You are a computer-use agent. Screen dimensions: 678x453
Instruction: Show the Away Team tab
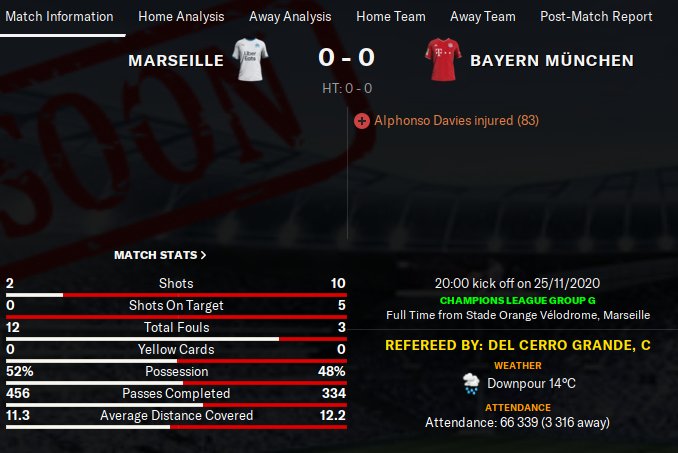point(483,17)
